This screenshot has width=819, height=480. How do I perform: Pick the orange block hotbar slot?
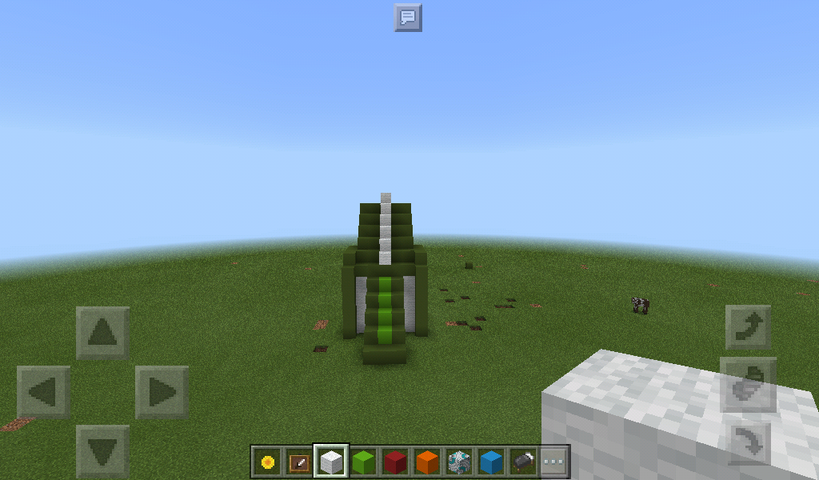(427, 462)
